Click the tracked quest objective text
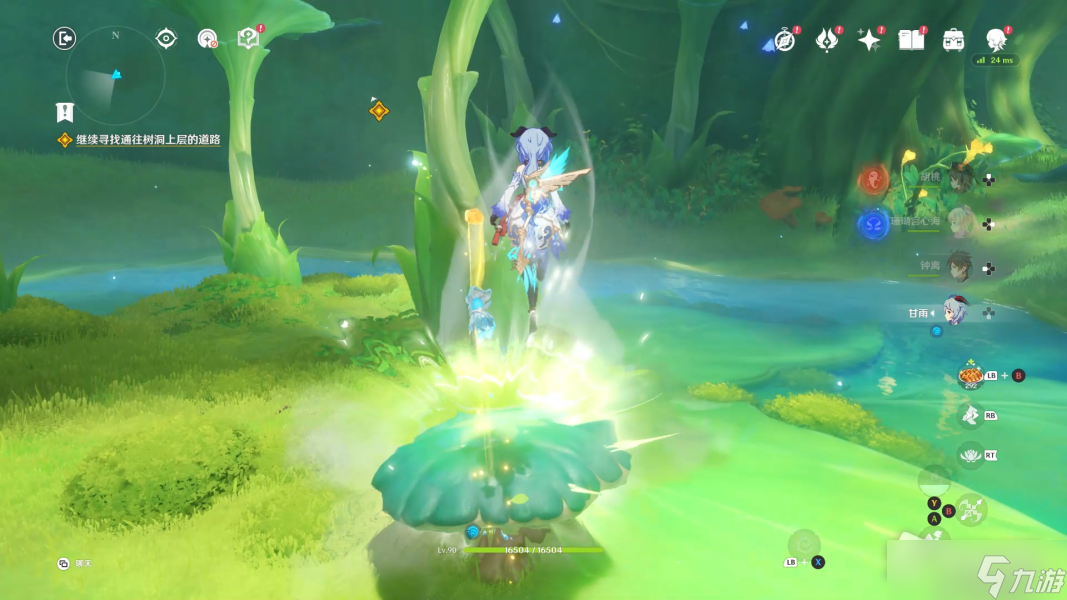 148,140
